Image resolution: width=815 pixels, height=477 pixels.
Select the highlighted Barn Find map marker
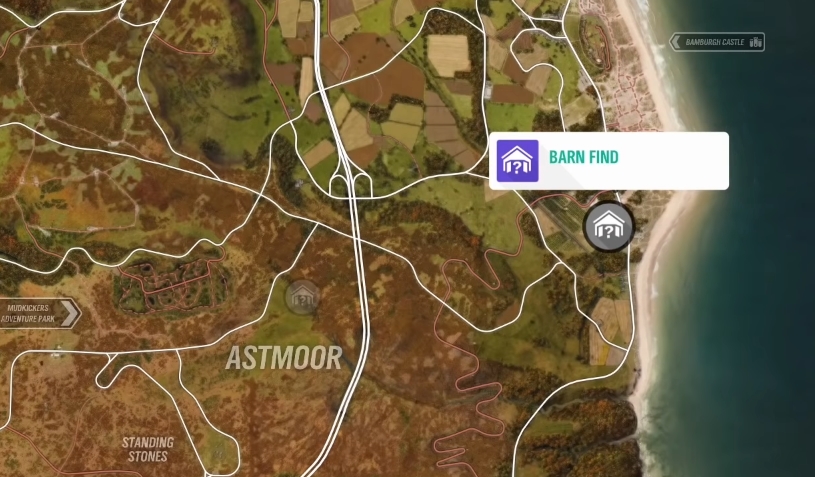pyautogui.click(x=608, y=227)
